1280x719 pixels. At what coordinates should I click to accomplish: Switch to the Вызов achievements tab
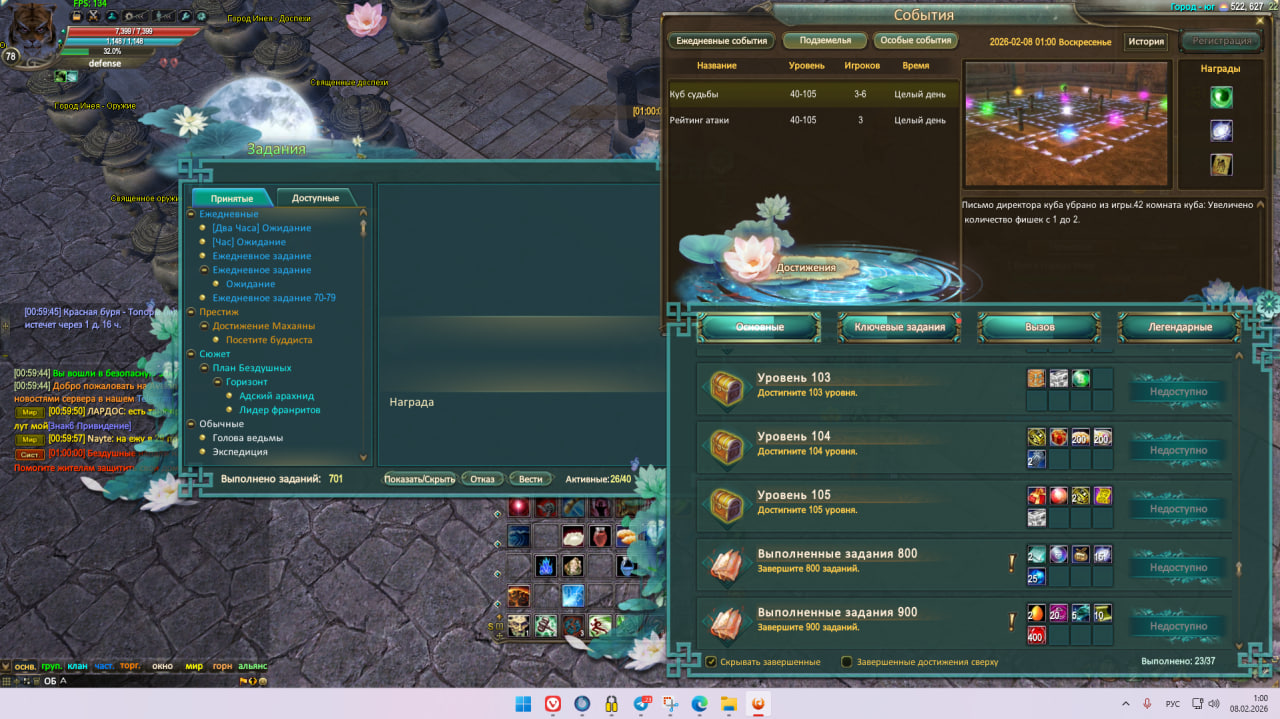[1039, 327]
